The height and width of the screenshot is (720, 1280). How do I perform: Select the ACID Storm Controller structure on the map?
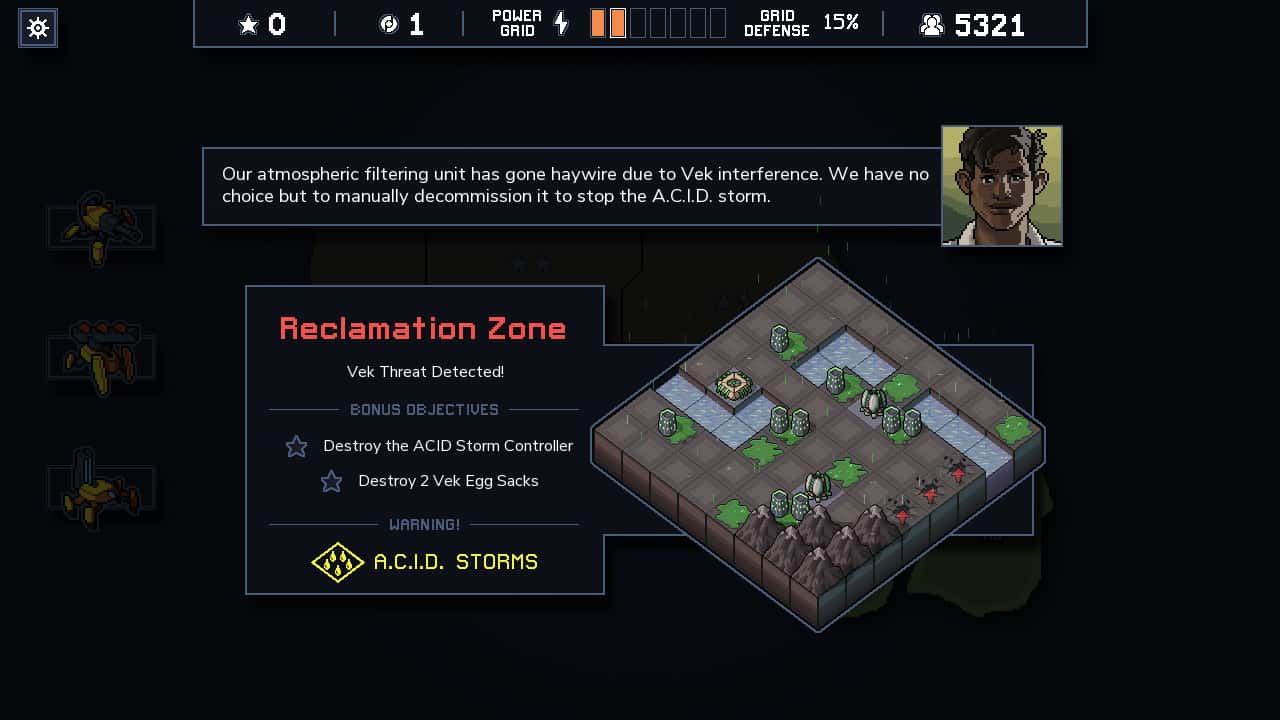pos(735,383)
